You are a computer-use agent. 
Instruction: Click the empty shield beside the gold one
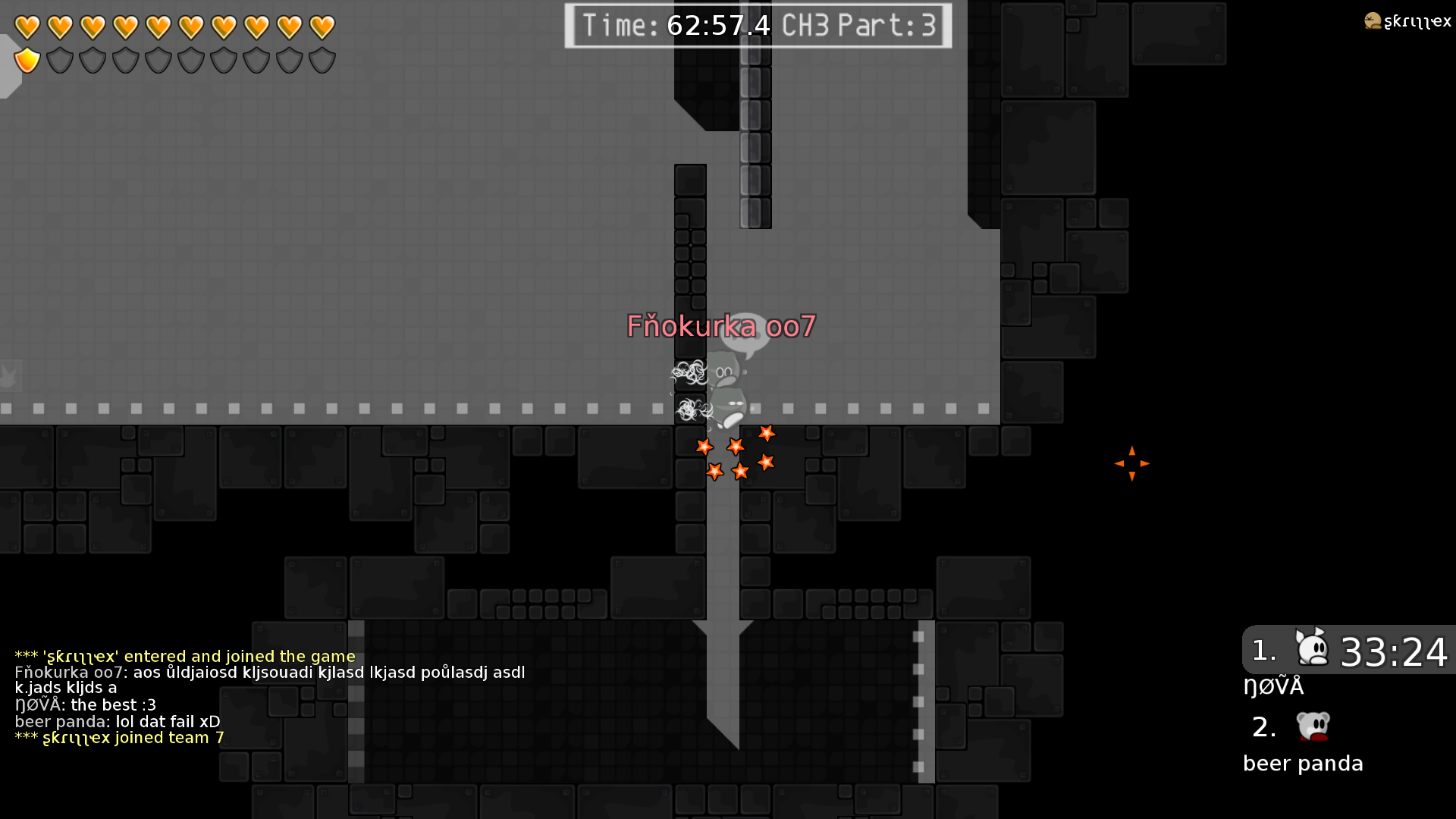point(59,59)
